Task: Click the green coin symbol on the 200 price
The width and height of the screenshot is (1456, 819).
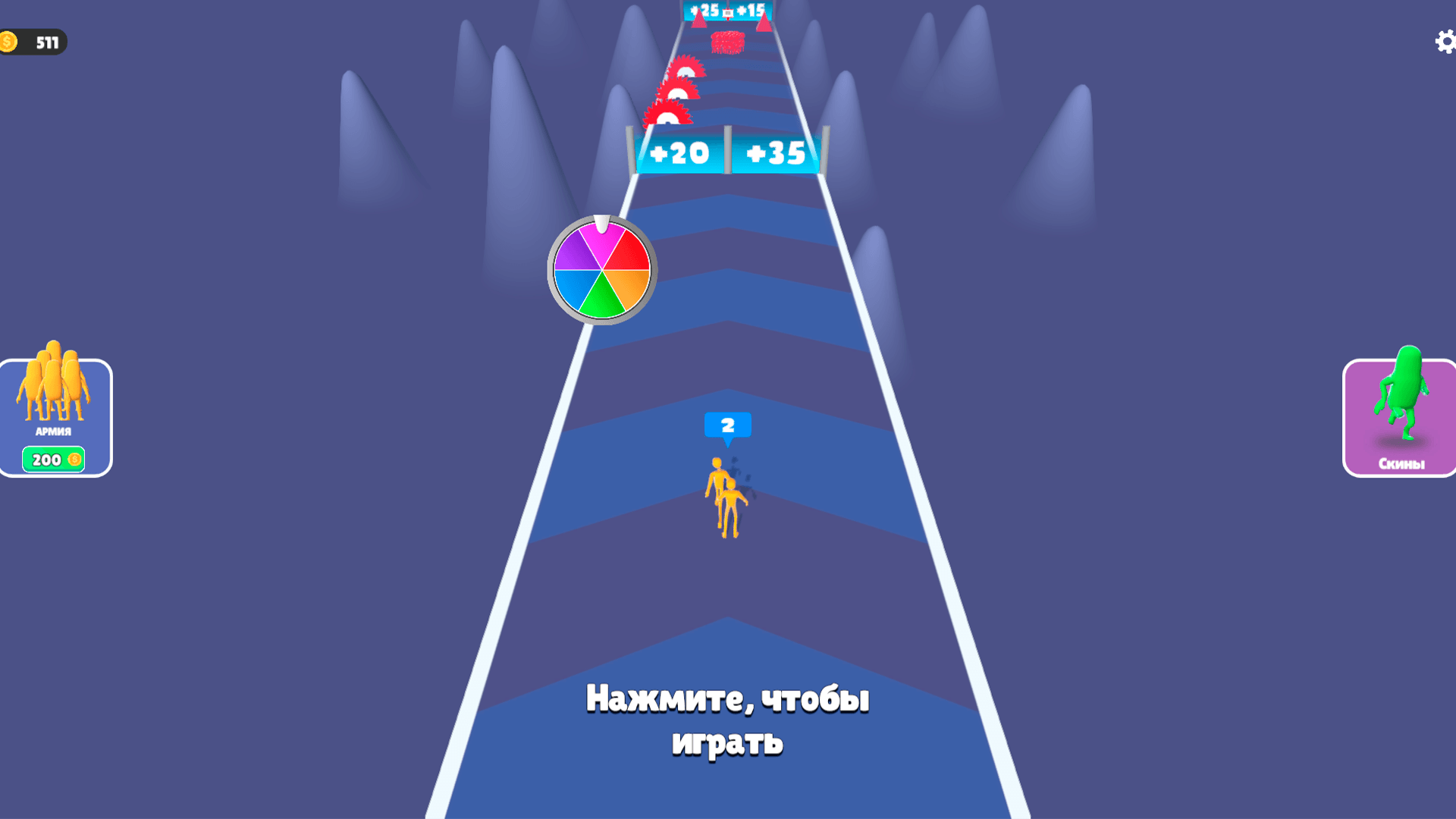Action: coord(74,459)
